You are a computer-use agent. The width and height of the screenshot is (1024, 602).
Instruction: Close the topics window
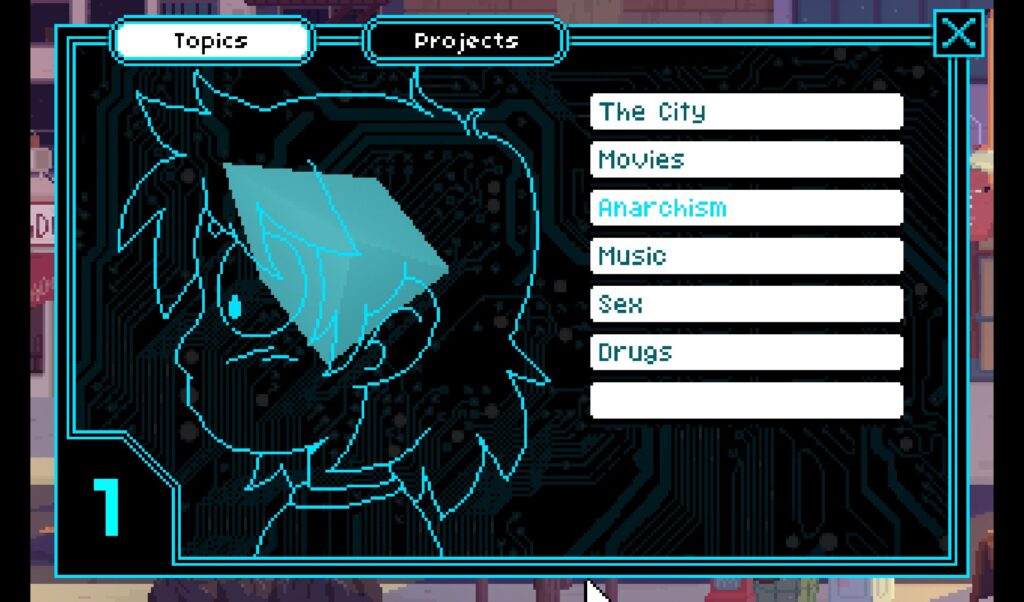pos(958,33)
